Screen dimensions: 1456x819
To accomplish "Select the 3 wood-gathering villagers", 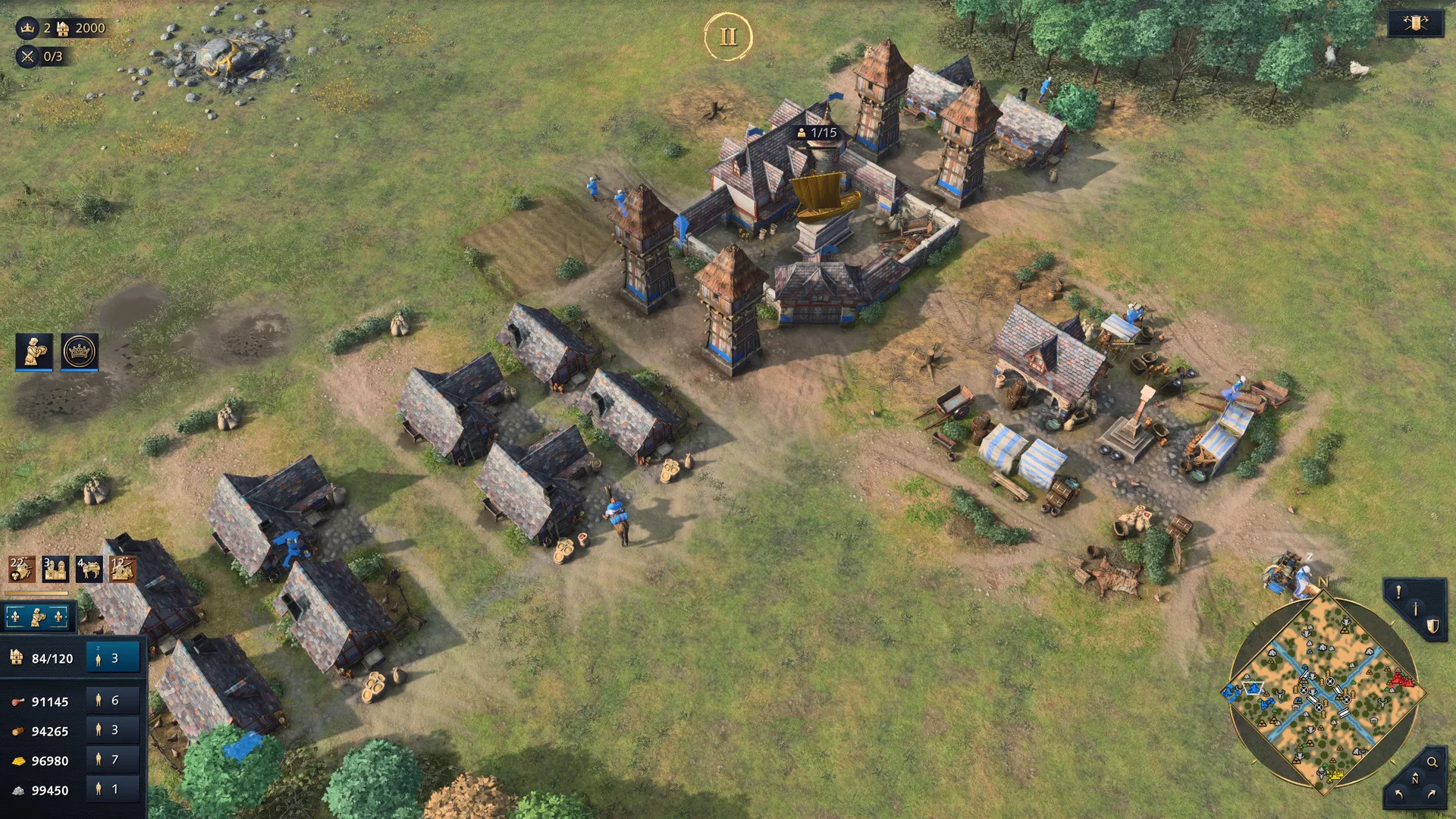I will coord(113,730).
